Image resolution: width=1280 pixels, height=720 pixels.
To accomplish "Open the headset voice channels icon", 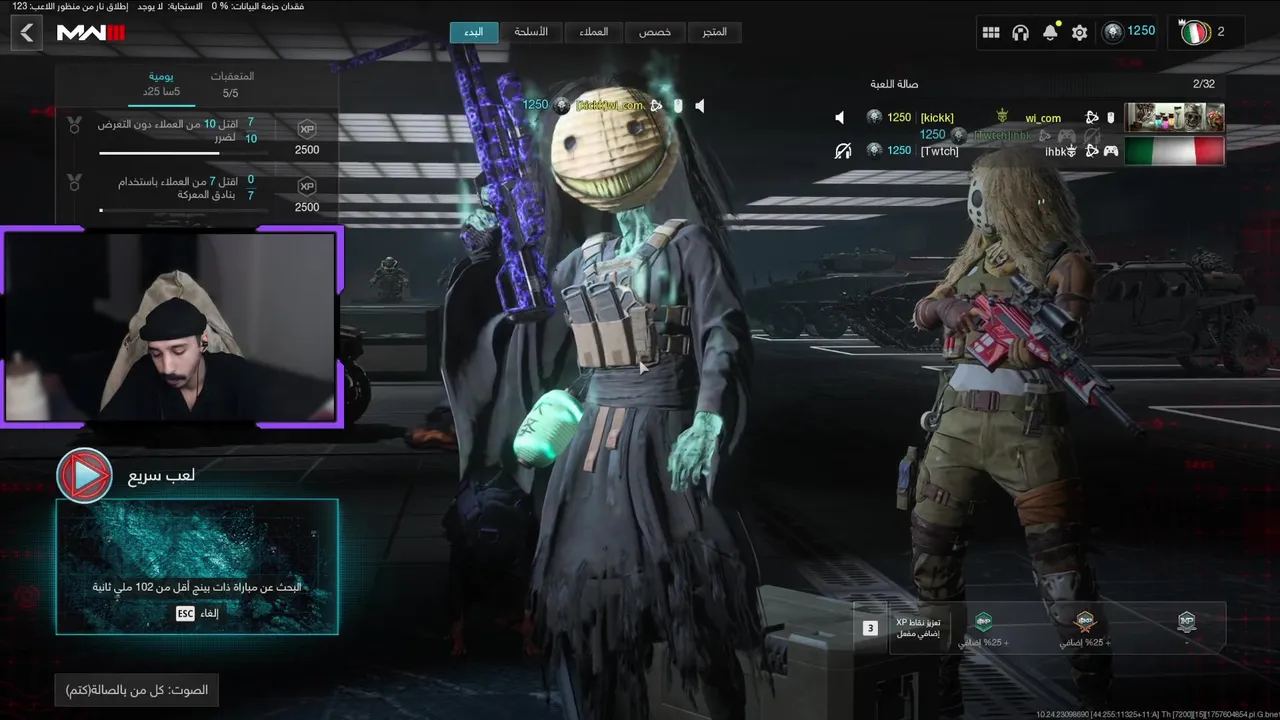I will tap(1020, 33).
